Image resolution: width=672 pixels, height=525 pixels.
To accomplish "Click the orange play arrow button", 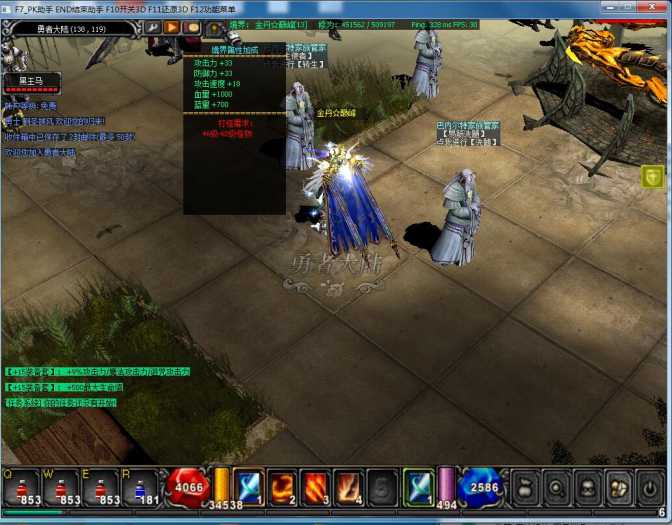I will pyautogui.click(x=173, y=28).
